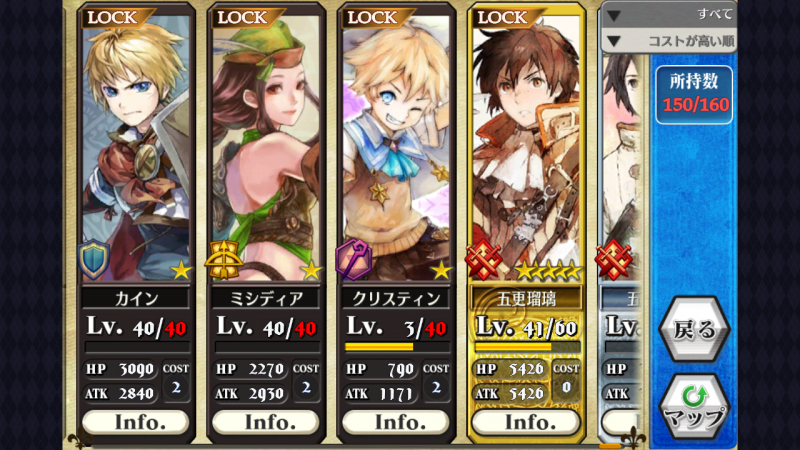Select the ミシディア character card
The width and height of the screenshot is (800, 450).
(265, 150)
